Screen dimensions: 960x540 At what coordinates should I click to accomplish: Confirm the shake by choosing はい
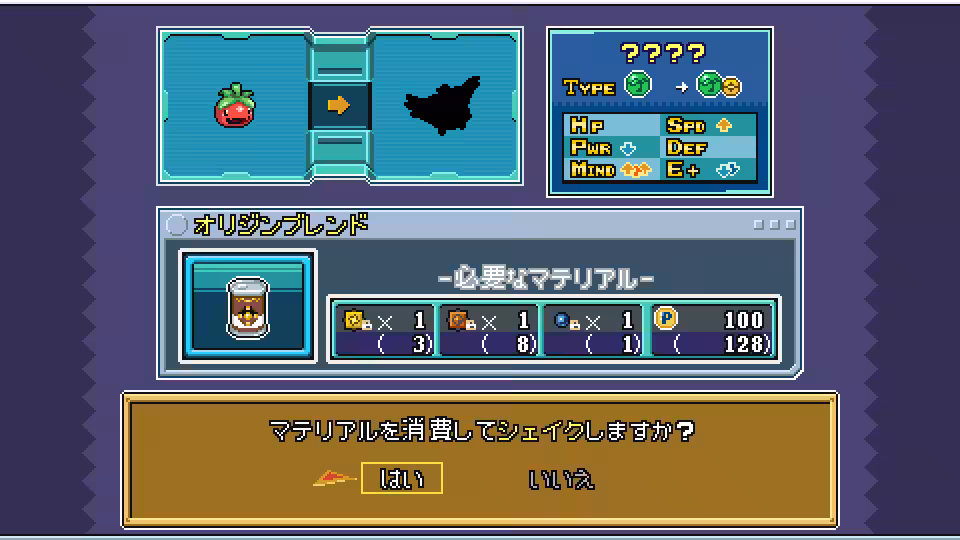[401, 479]
